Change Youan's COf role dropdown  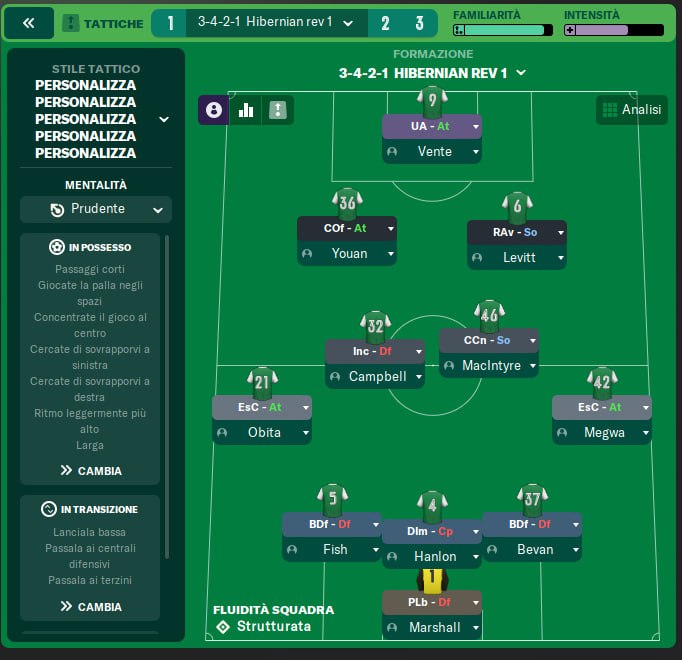pos(391,228)
